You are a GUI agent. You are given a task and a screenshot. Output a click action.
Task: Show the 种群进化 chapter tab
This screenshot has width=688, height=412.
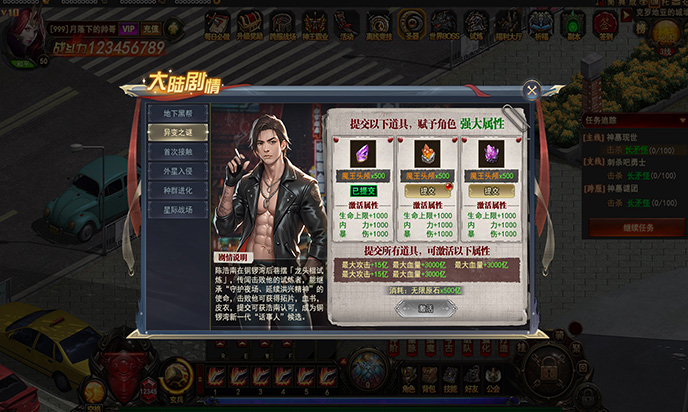178,191
